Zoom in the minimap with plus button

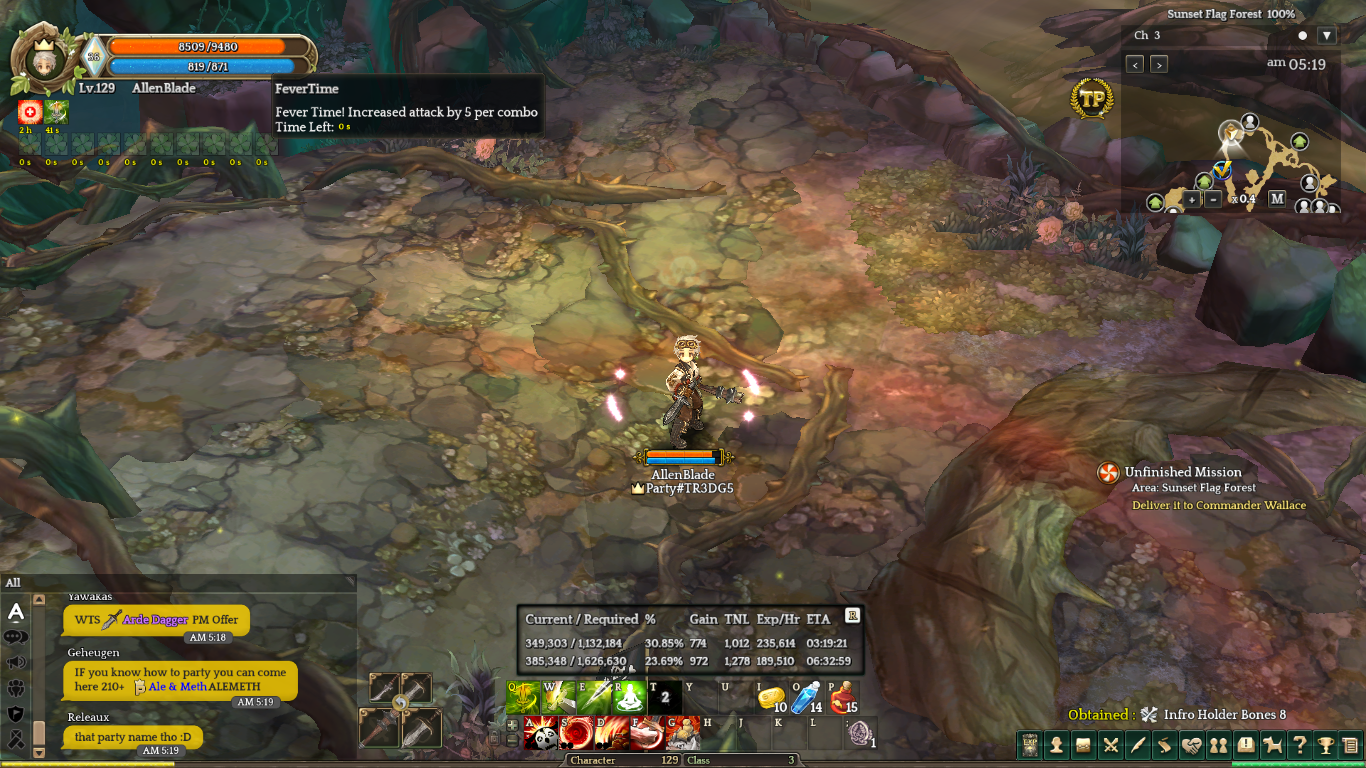(x=1192, y=199)
